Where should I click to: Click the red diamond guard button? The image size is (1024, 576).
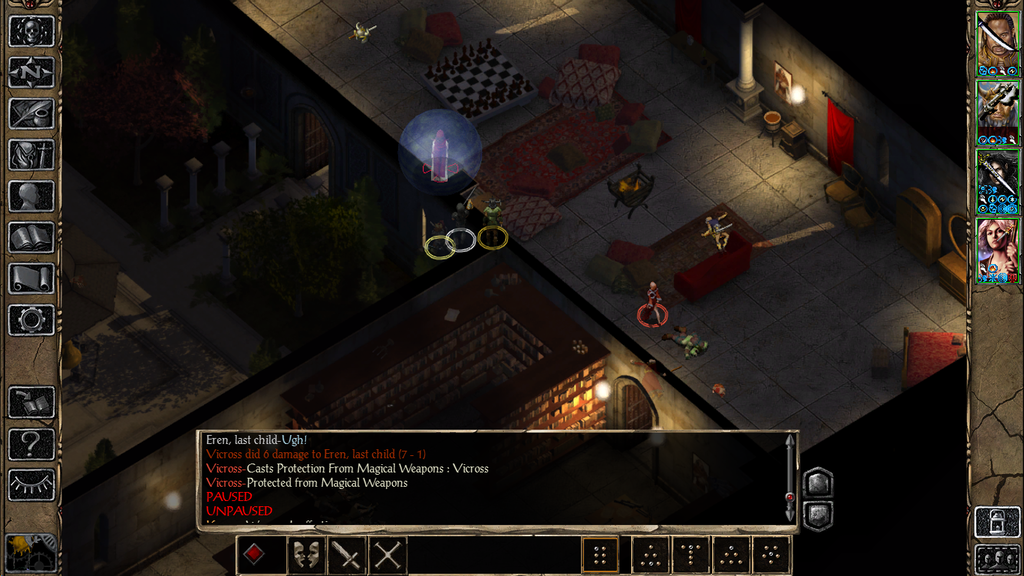click(255, 554)
